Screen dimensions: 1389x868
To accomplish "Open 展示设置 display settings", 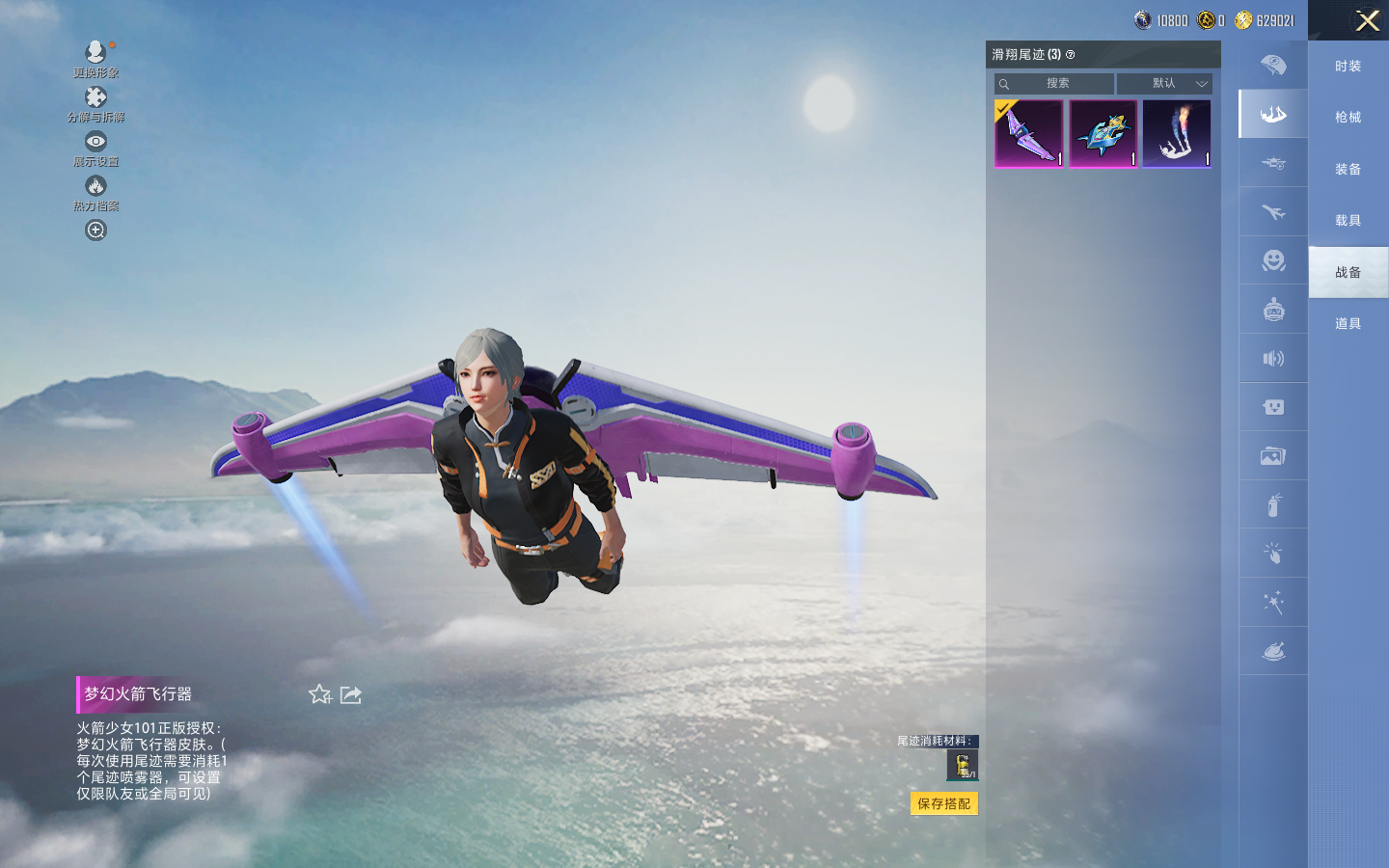I will (x=95, y=142).
